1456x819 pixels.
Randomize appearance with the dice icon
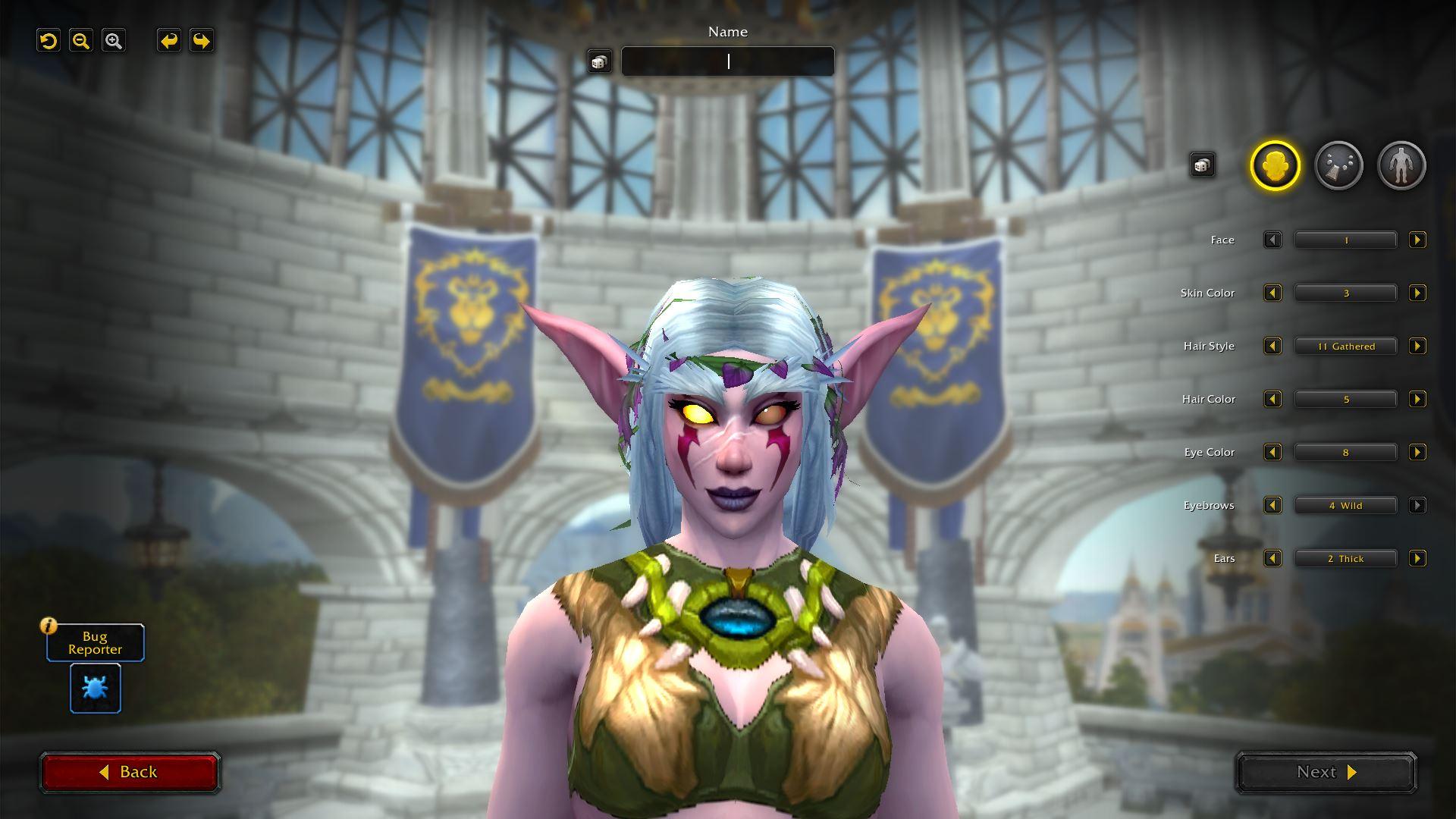(1202, 165)
